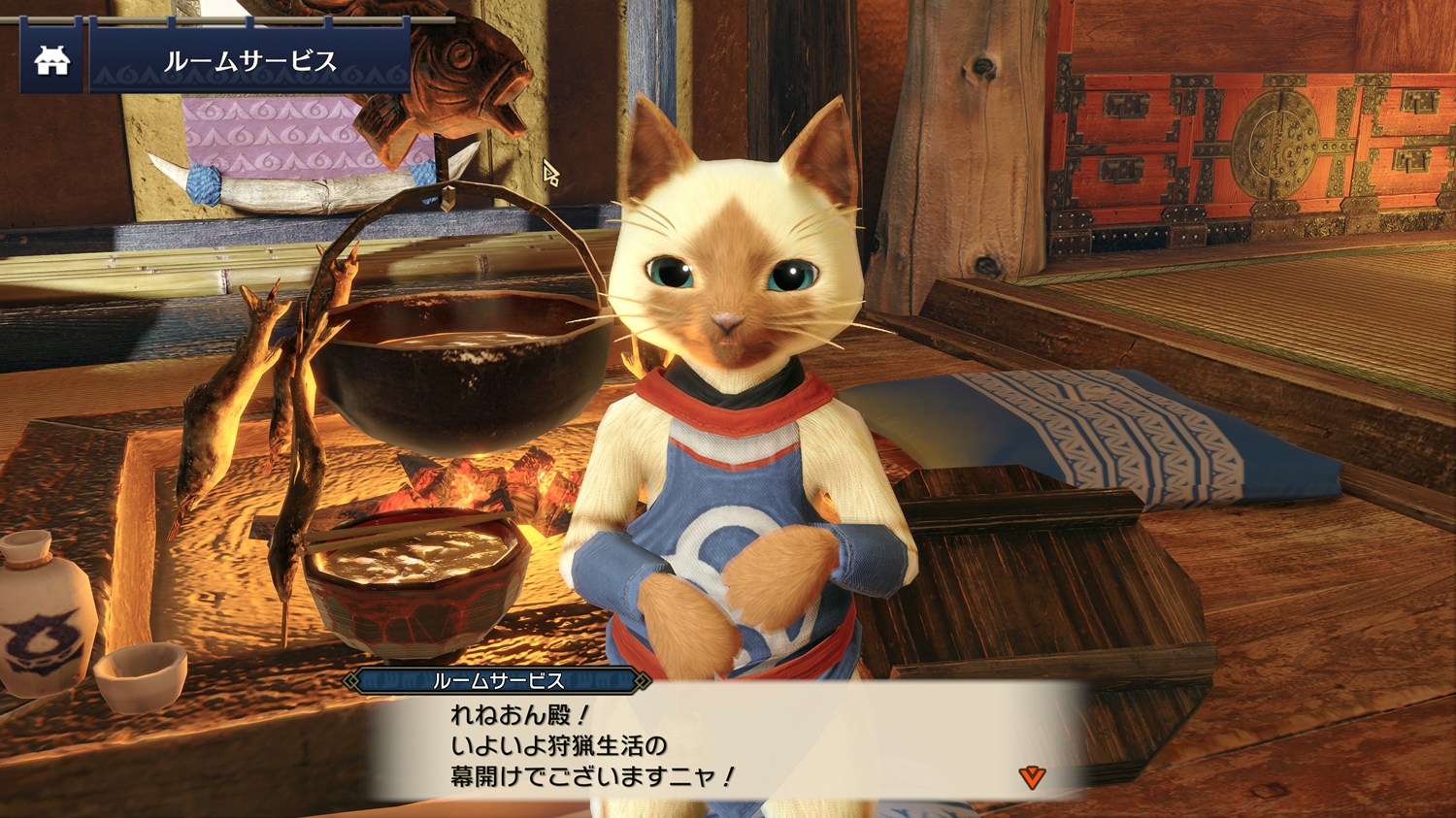Click the house icon in the header
Image resolution: width=1456 pixels, height=818 pixels.
pos(51,62)
